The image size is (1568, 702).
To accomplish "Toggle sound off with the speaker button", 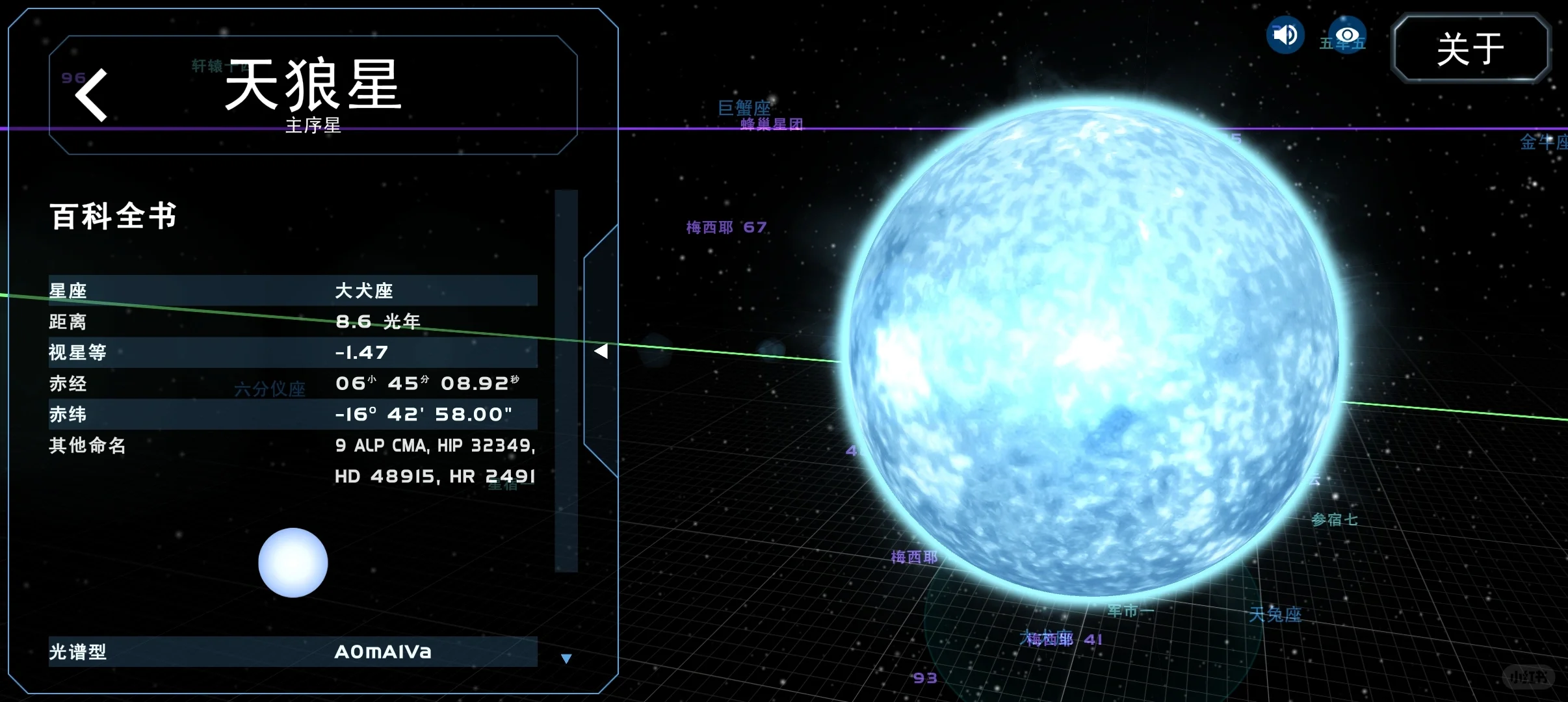I will [x=1285, y=35].
